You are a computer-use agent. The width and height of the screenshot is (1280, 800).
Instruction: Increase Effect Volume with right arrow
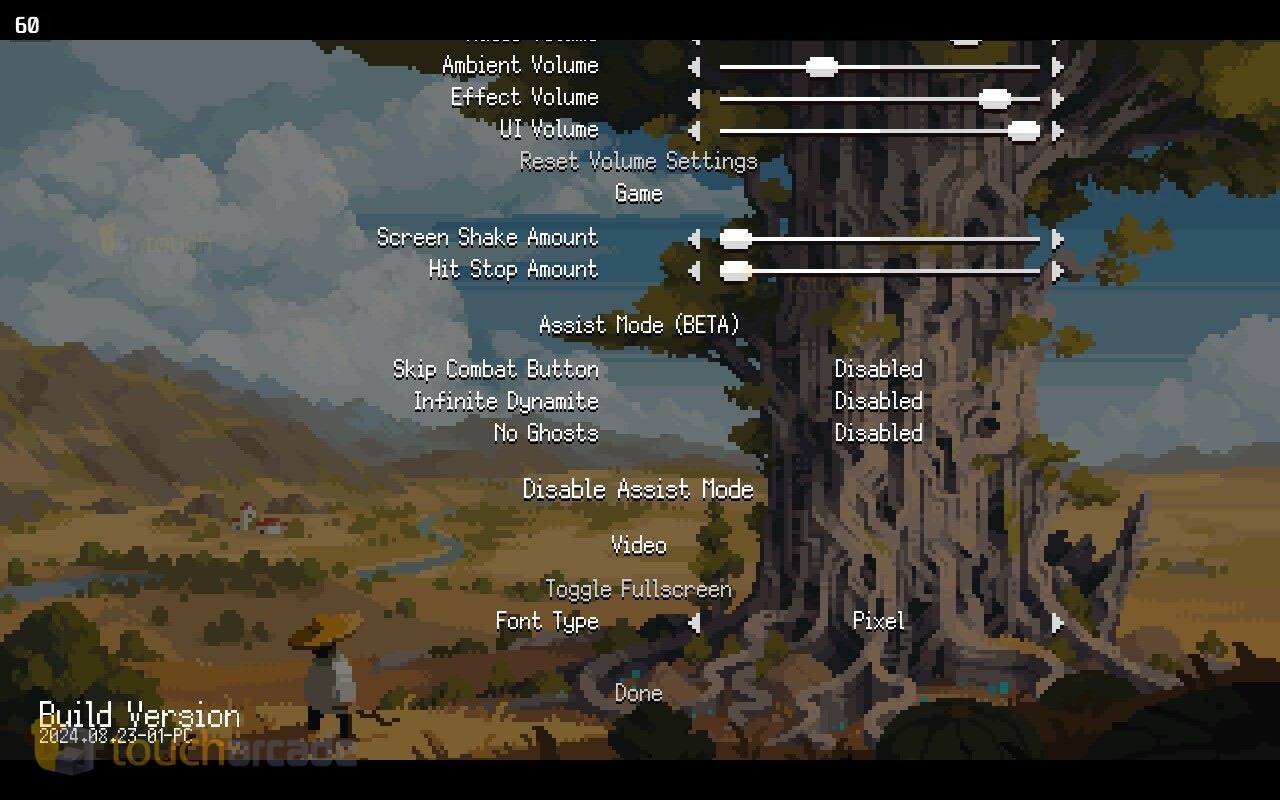1057,99
